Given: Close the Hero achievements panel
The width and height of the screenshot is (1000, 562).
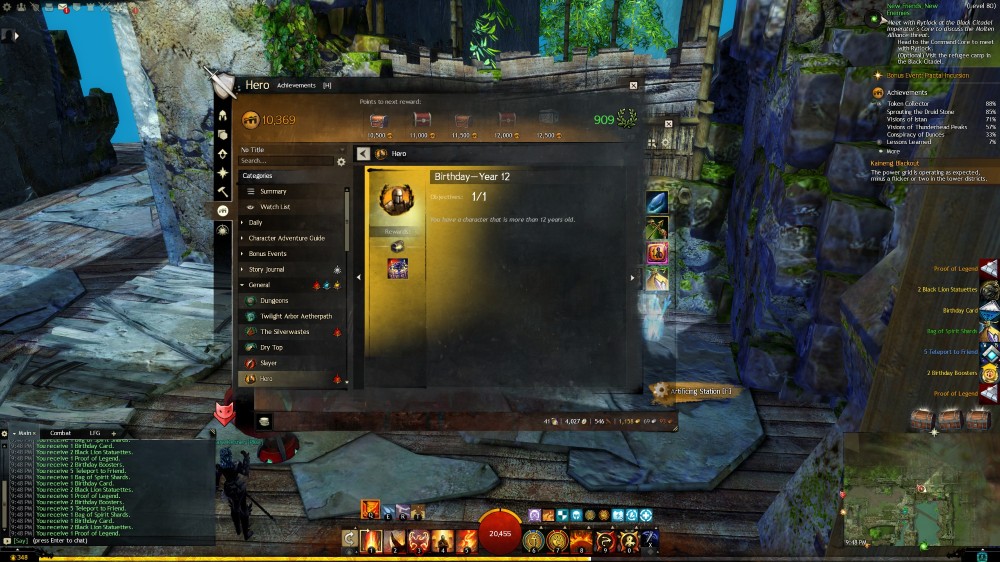Looking at the screenshot, I should click(x=633, y=86).
